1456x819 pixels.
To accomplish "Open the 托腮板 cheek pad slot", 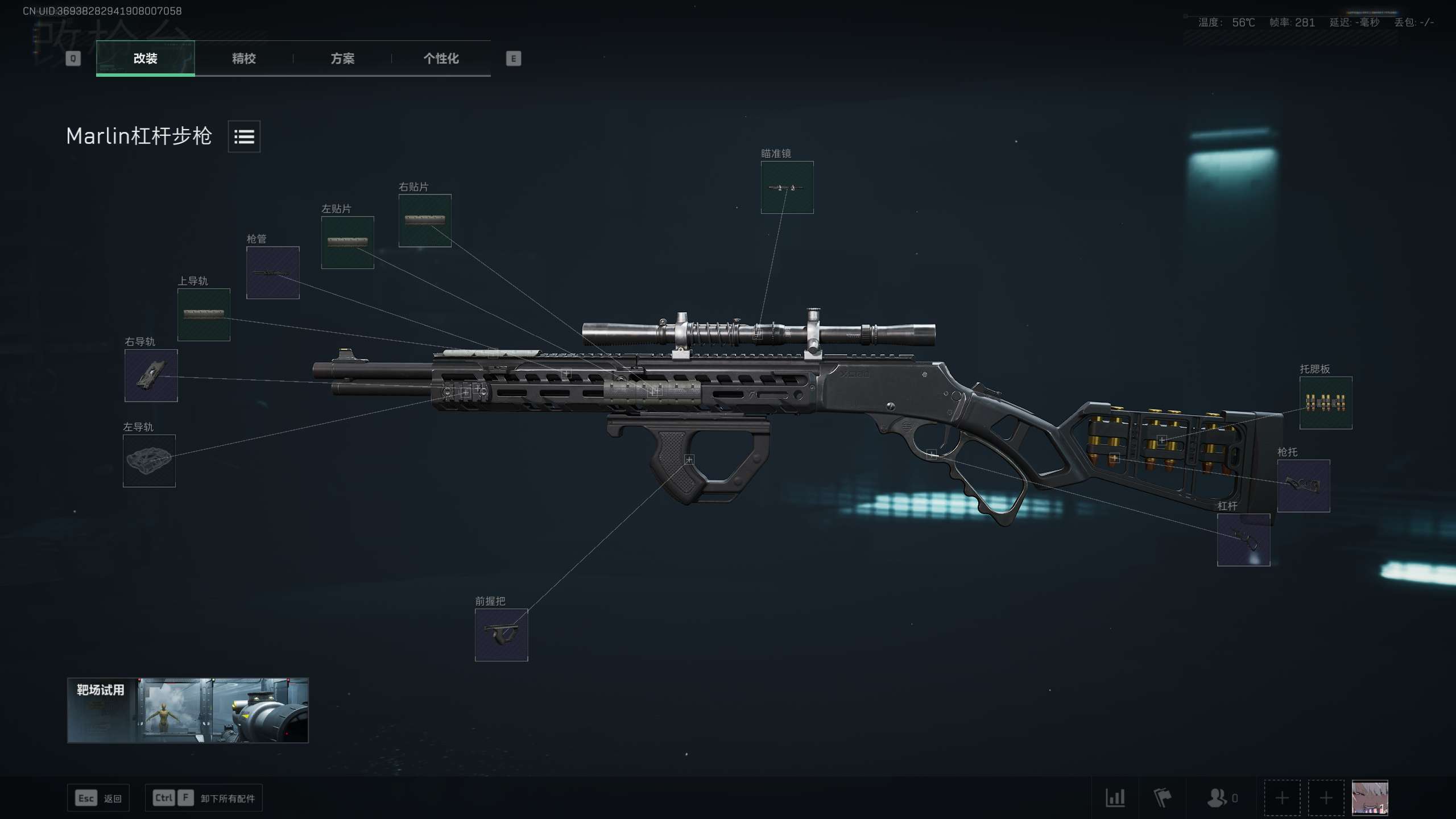I will [x=1325, y=403].
